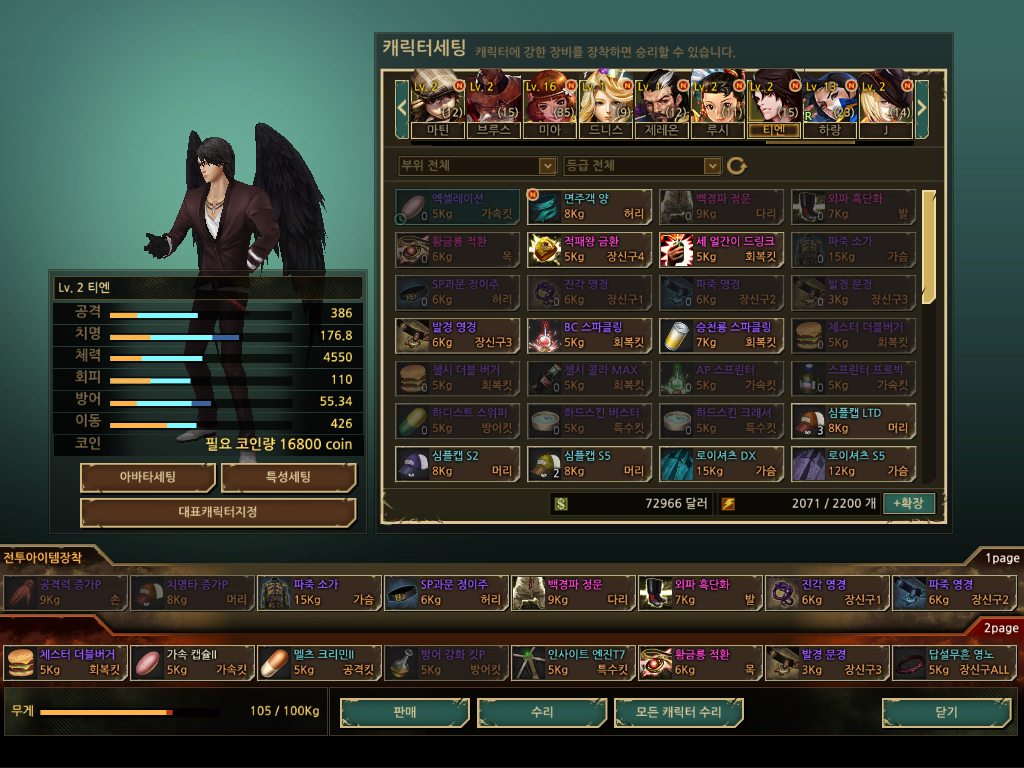Select the equipped 외파 흑단화 foot slot

(x=699, y=593)
